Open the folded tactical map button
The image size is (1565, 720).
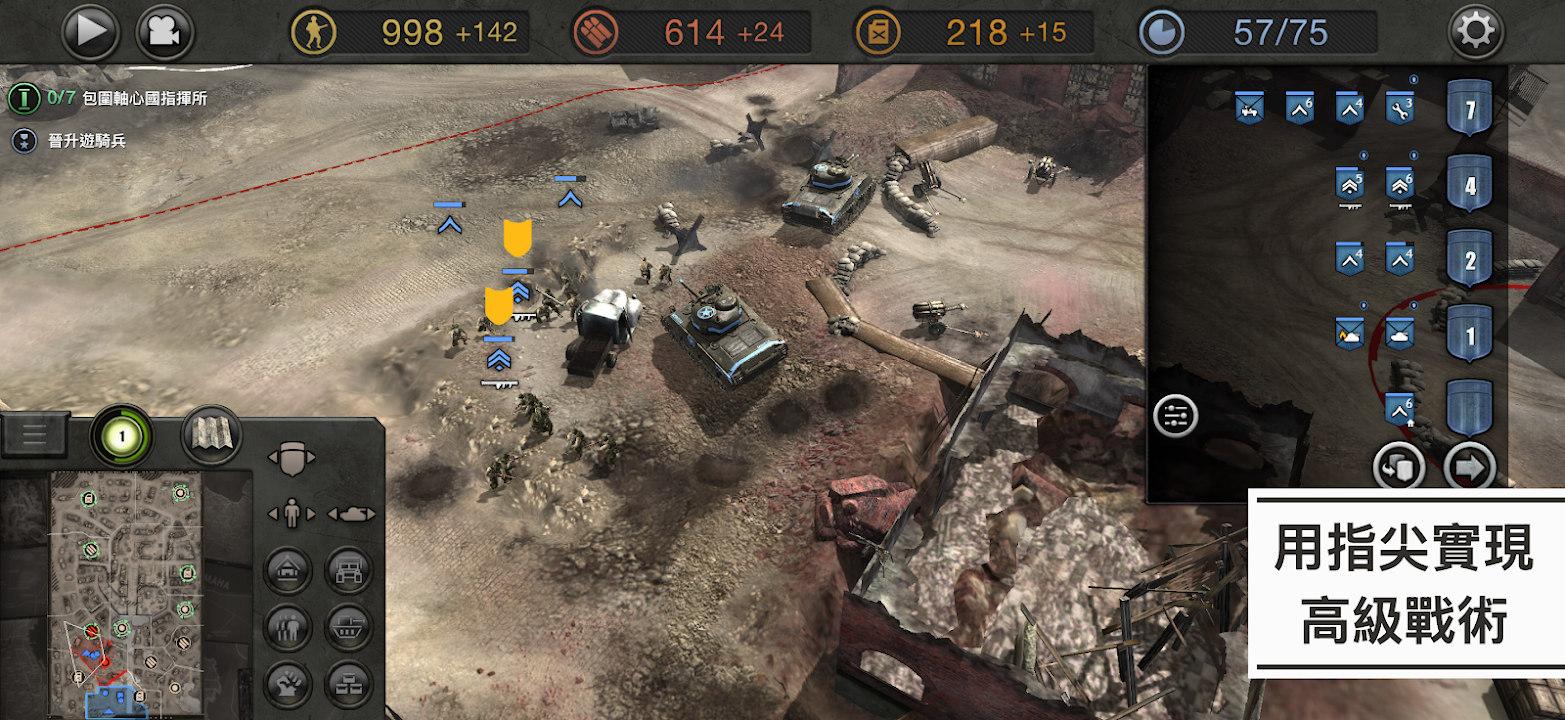click(x=211, y=435)
